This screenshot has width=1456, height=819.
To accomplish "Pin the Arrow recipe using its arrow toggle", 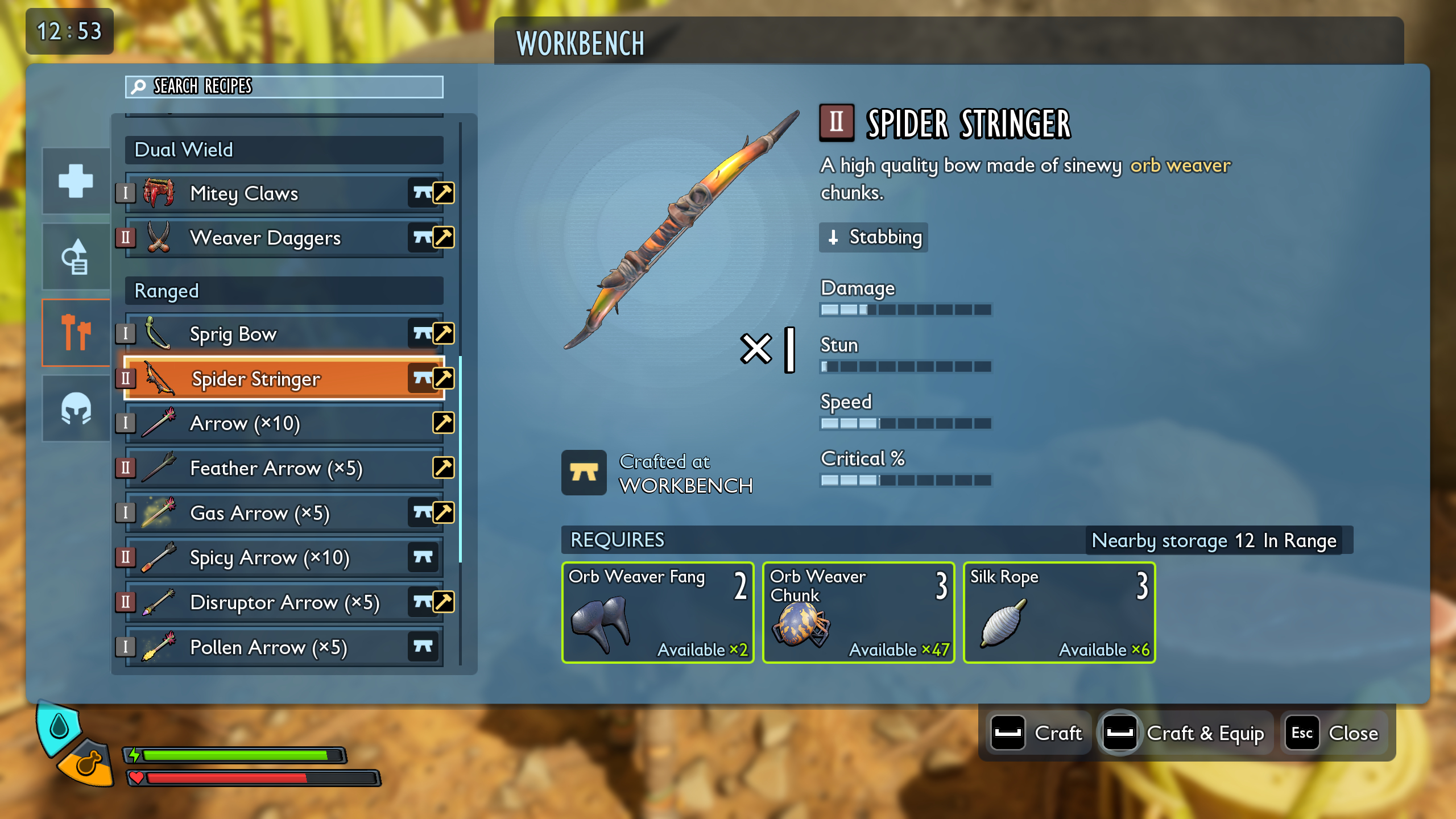I will click(x=443, y=423).
